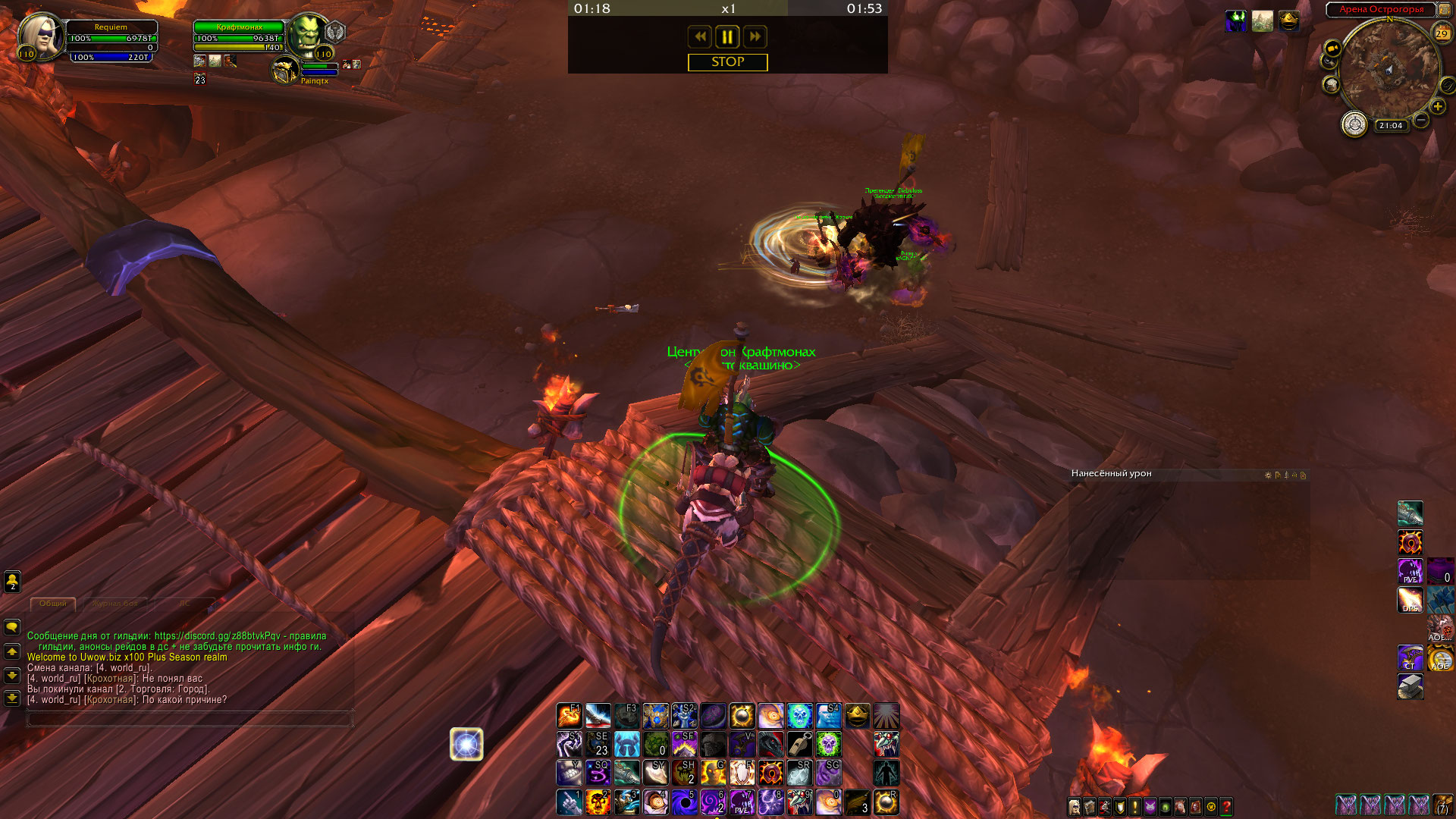This screenshot has height=819, width=1456.
Task: Open the General chat tab
Action: (53, 604)
